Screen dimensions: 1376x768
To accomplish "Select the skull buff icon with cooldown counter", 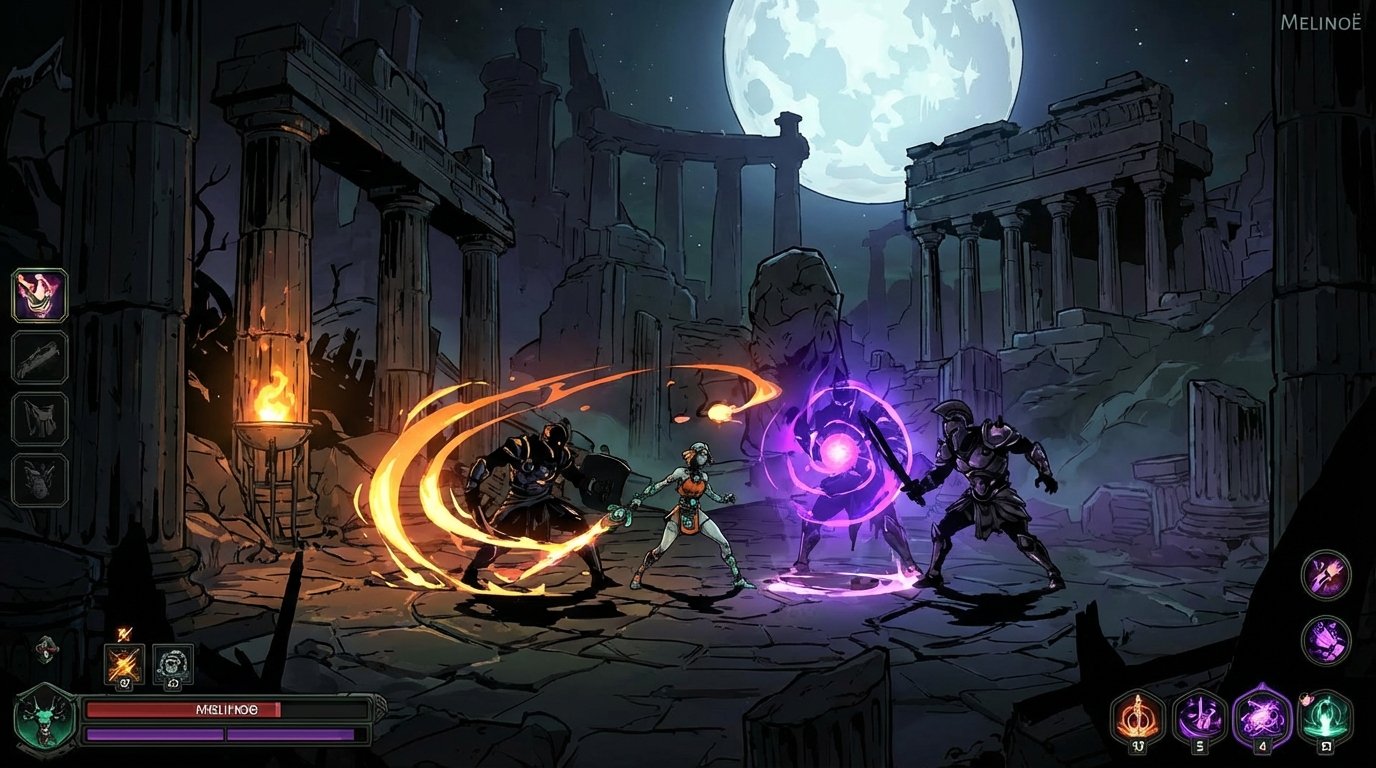I will 172,664.
